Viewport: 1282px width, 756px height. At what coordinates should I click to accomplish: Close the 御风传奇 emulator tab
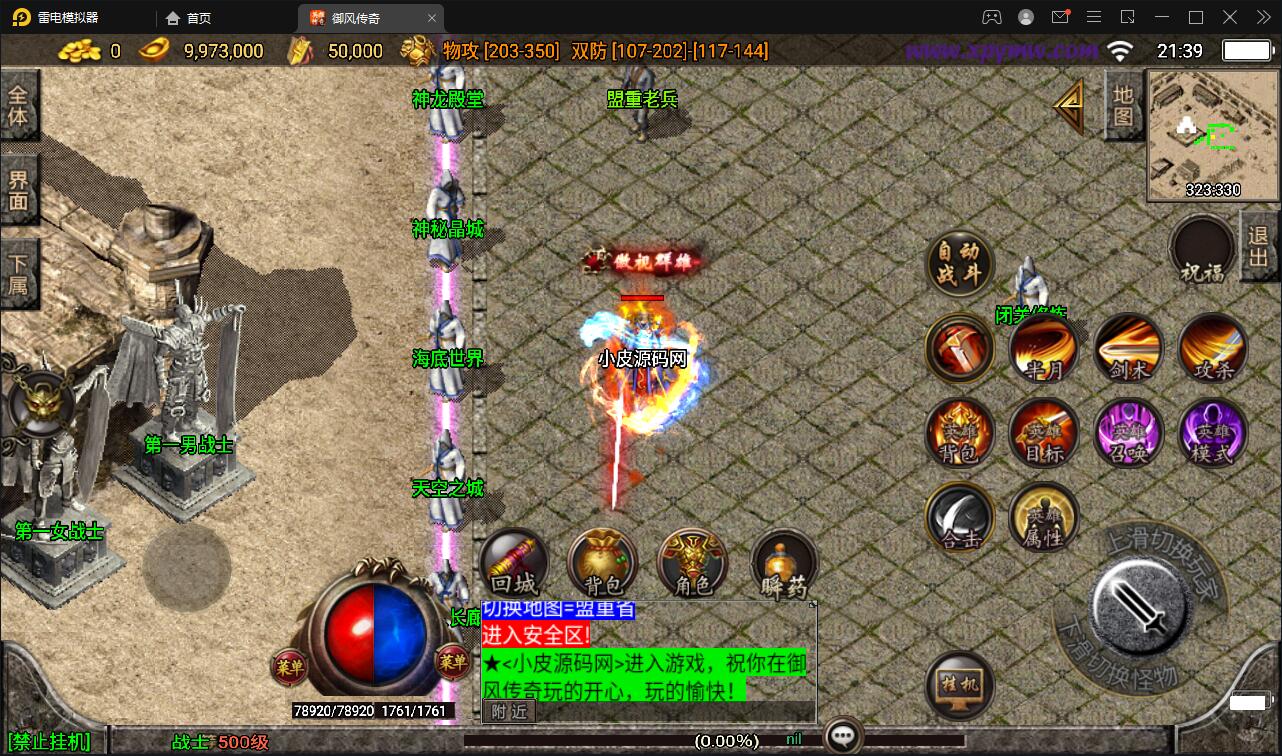(x=432, y=18)
